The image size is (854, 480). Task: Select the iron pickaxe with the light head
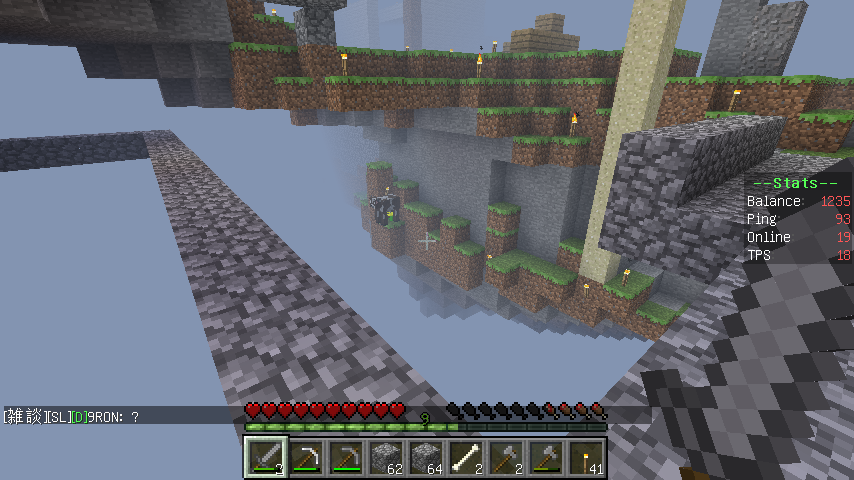point(306,458)
